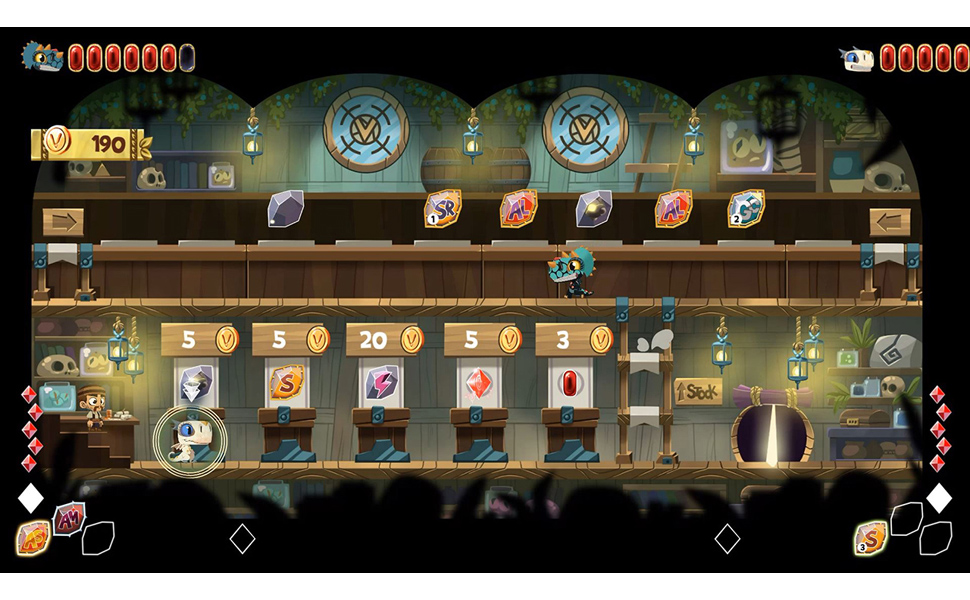Choose the grey stone with the yellow dot

pos(594,209)
